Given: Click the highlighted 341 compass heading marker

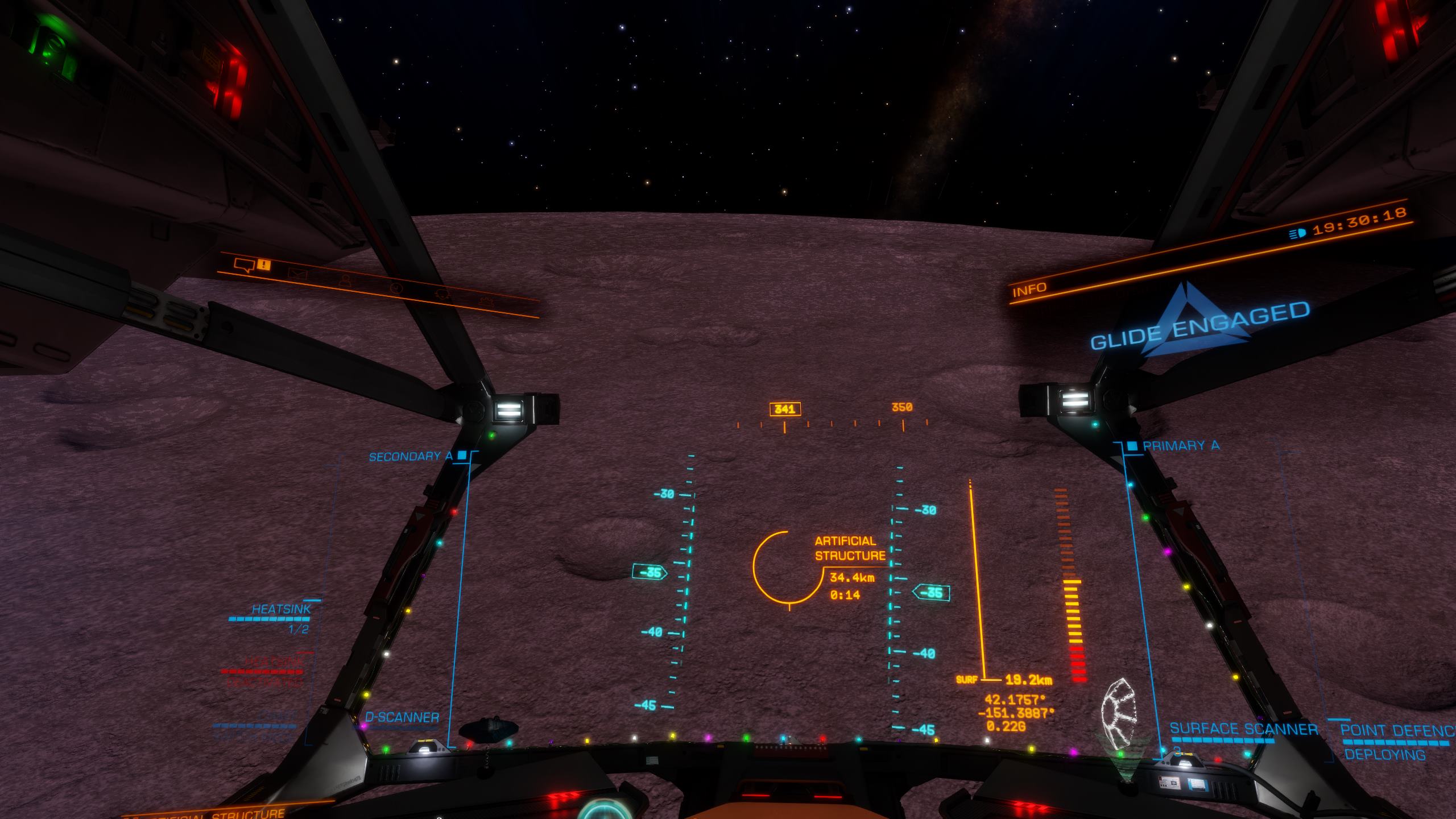Looking at the screenshot, I should tap(785, 409).
